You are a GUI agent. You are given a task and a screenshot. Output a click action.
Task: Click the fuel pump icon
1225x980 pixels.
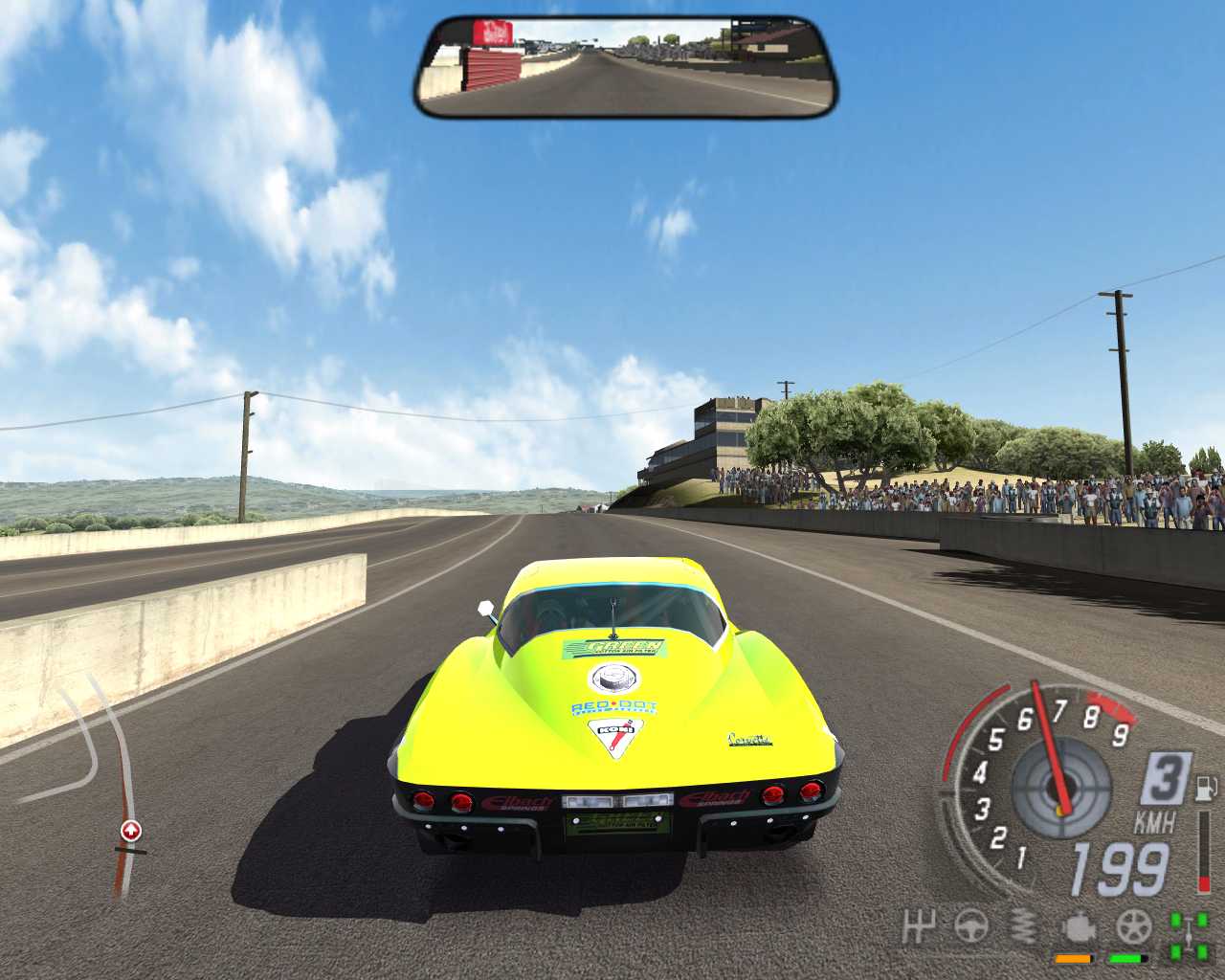click(x=1204, y=791)
